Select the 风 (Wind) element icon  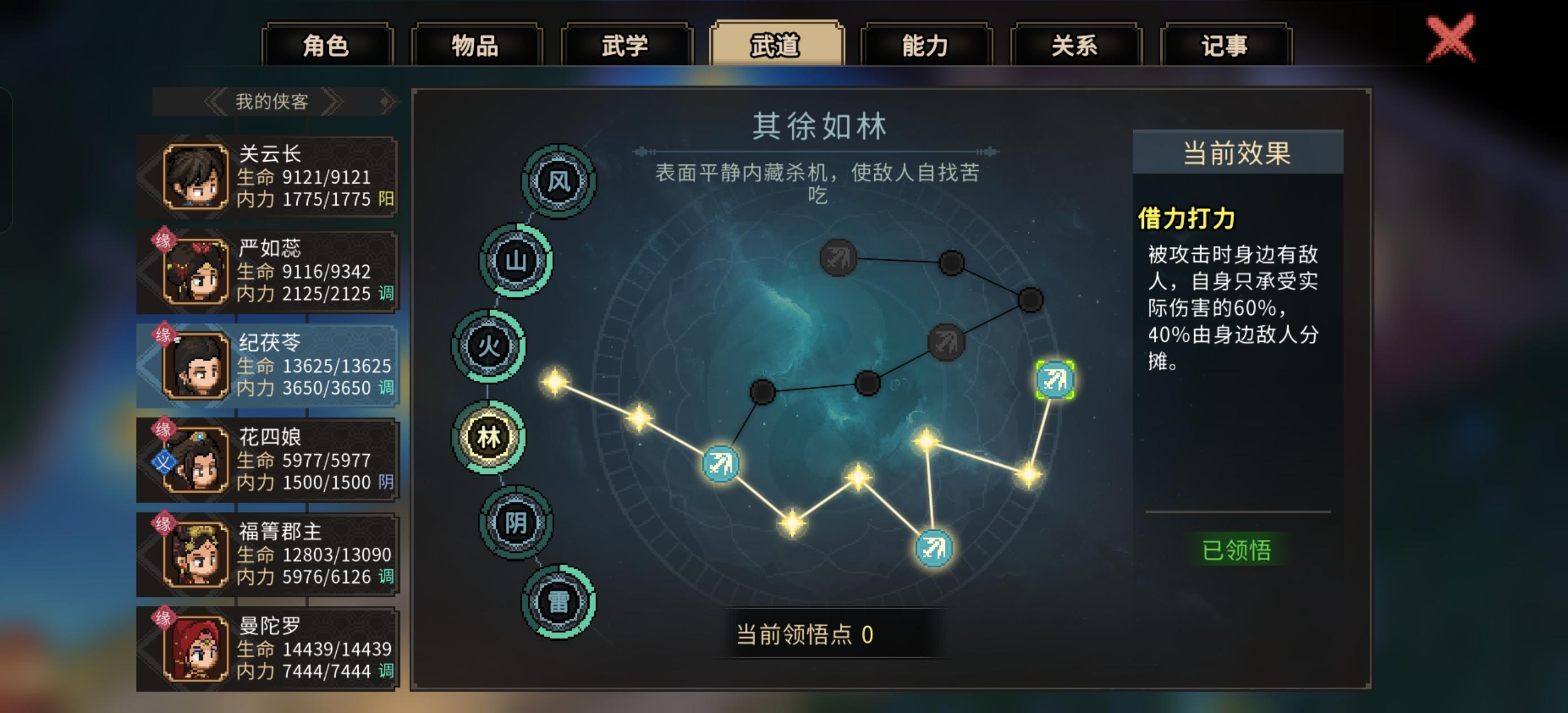pyautogui.click(x=558, y=182)
